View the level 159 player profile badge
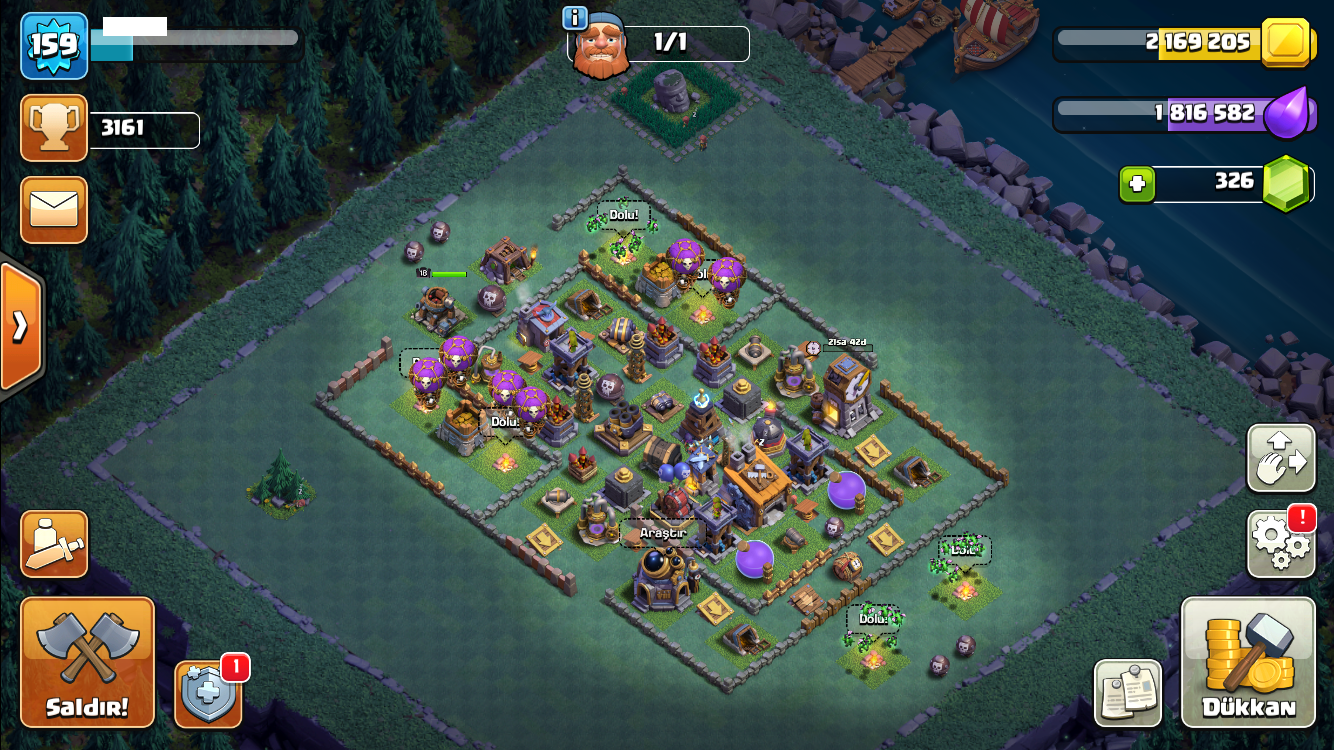 54,45
